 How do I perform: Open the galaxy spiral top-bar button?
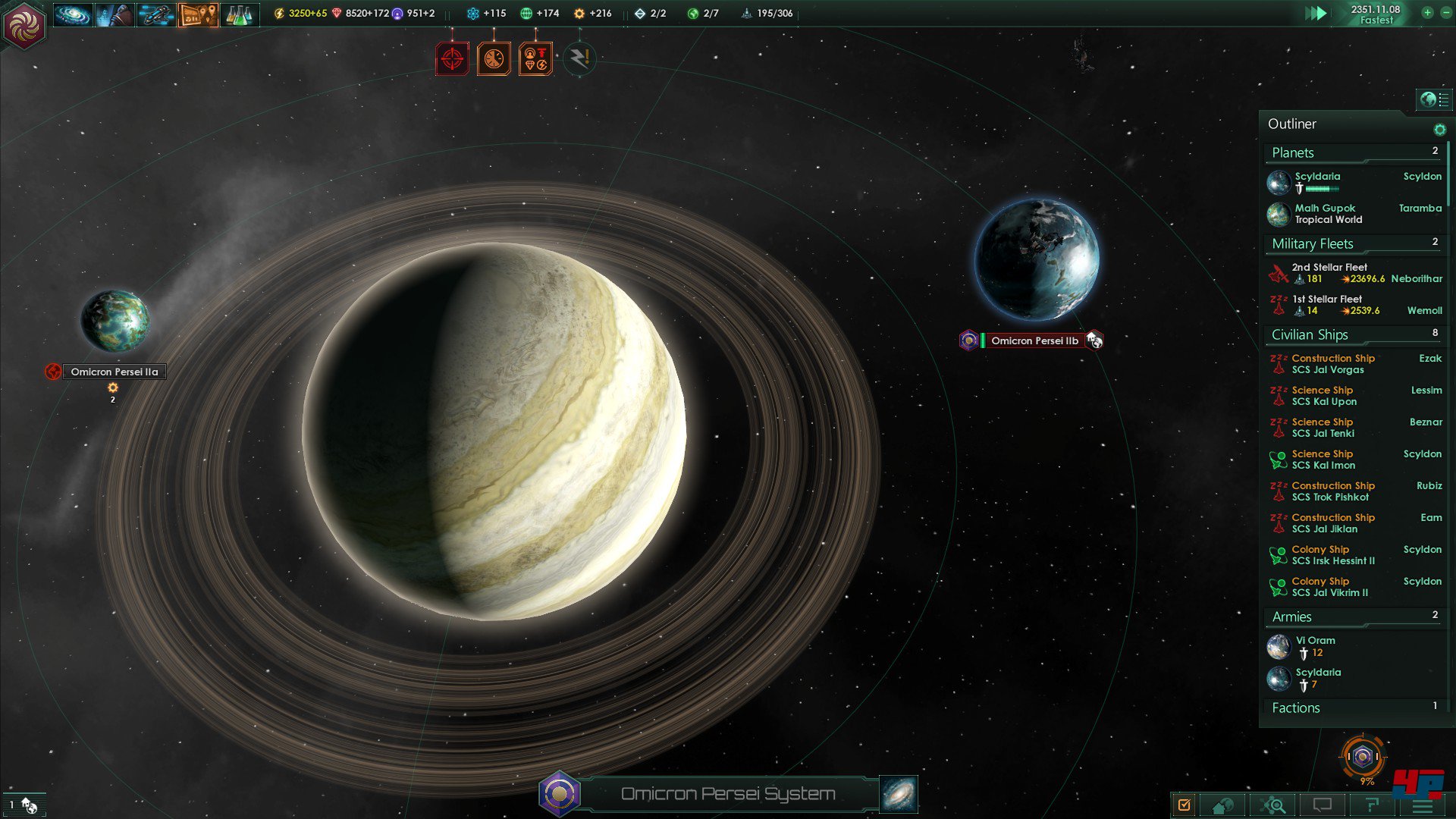point(73,14)
